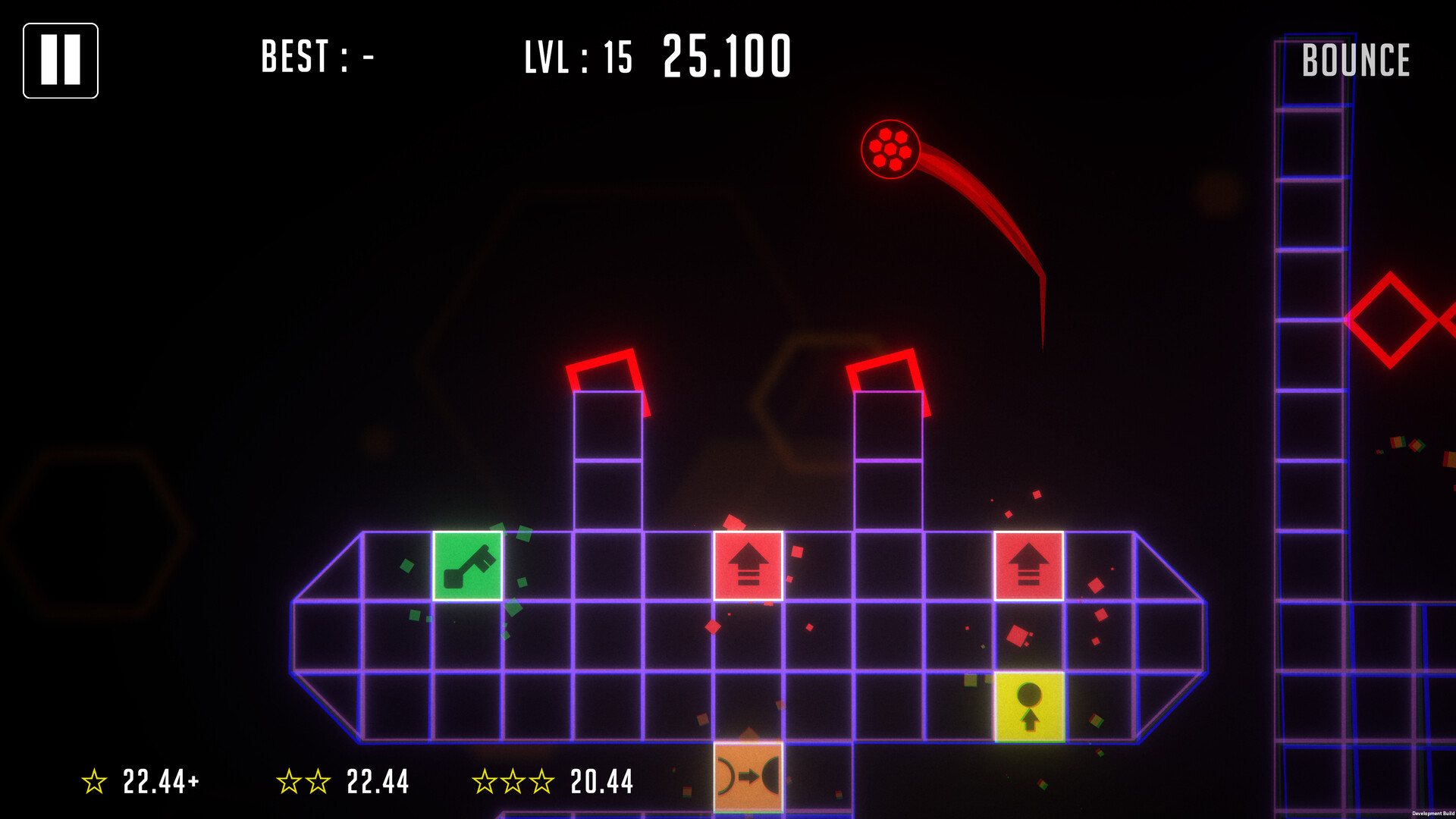Click the red hexagon-patterned bounce ball
The height and width of the screenshot is (819, 1456).
891,150
